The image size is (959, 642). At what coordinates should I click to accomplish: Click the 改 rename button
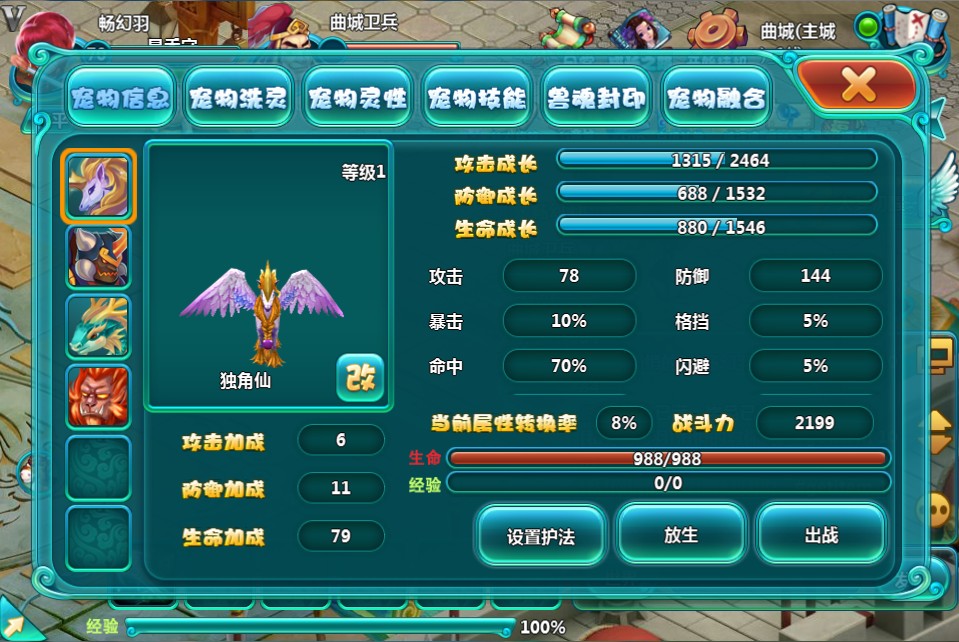359,377
